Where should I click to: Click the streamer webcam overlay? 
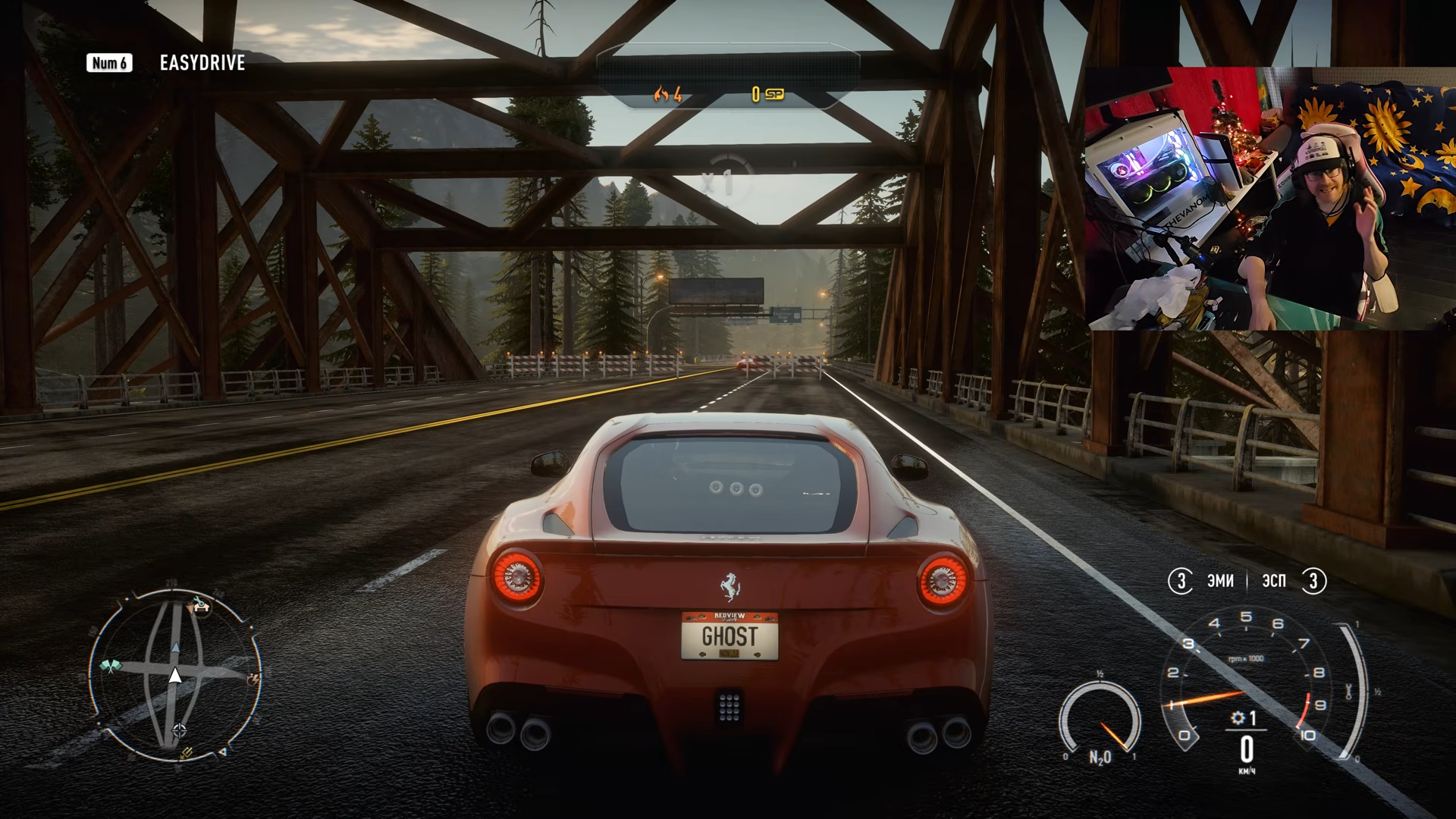click(1270, 199)
